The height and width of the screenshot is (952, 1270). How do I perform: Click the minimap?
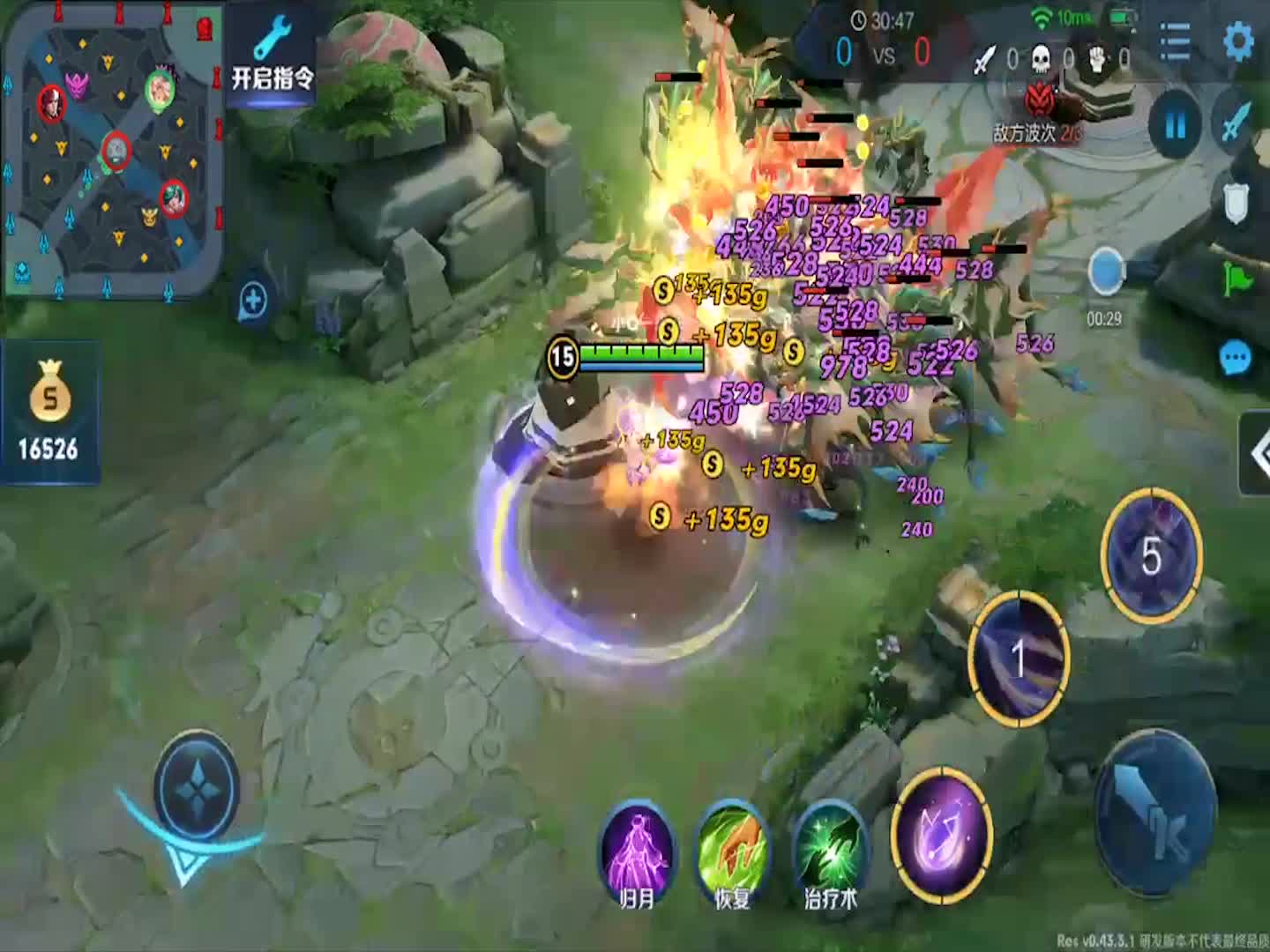click(112, 150)
